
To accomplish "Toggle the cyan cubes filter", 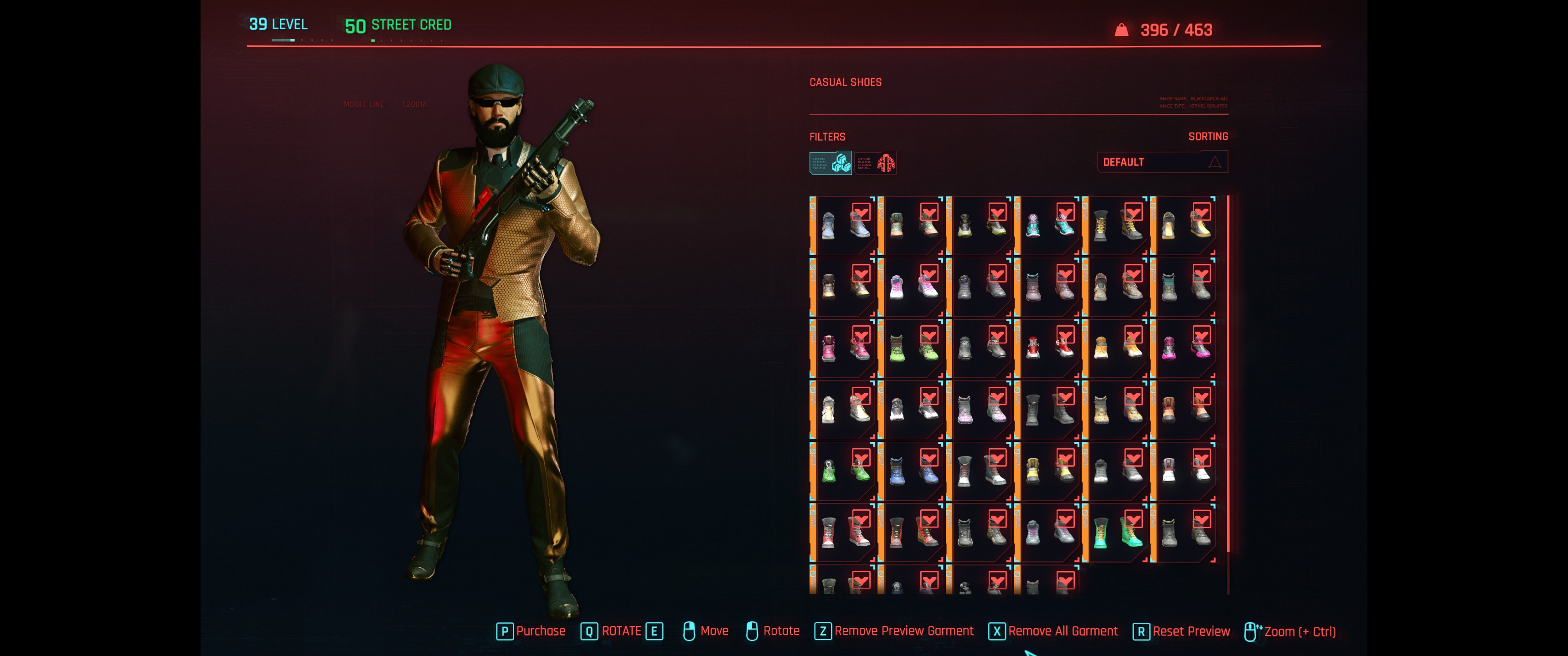I will click(830, 163).
